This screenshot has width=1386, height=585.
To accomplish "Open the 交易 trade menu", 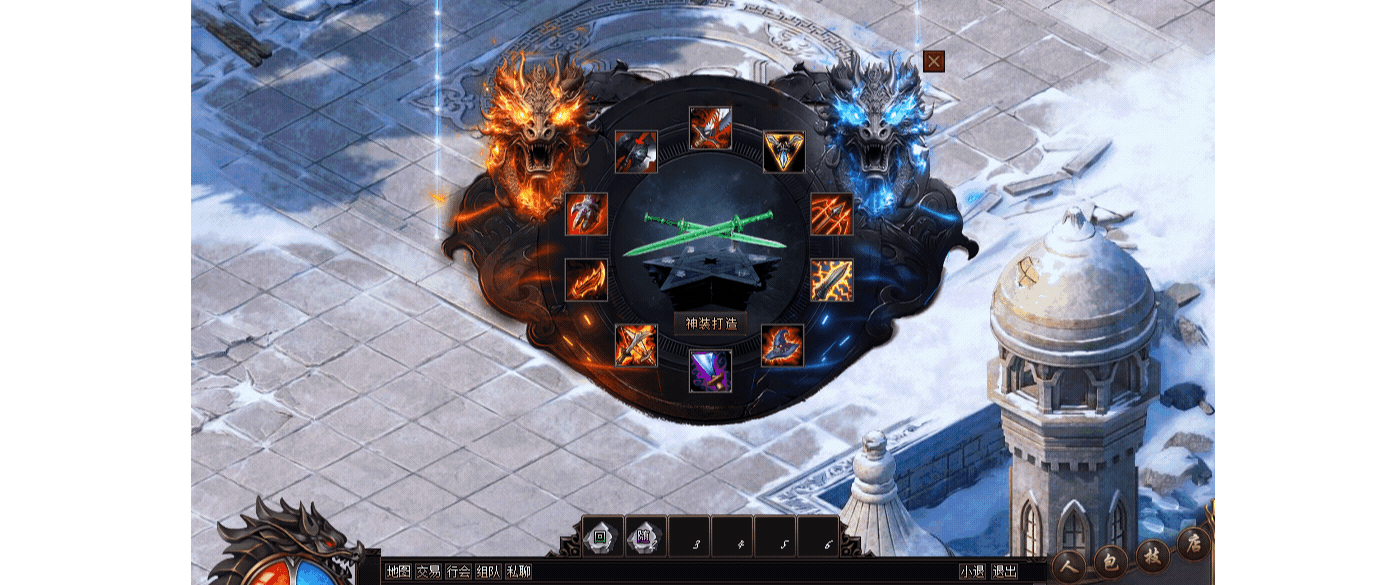I will 428,571.
